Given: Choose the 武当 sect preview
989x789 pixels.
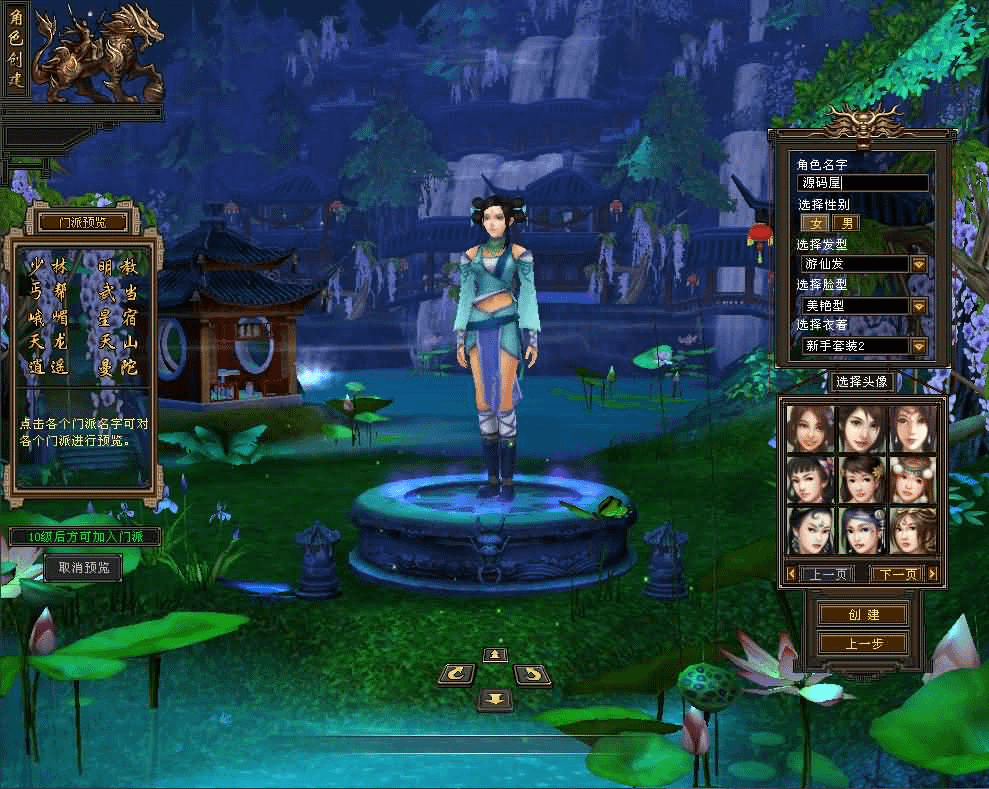Looking at the screenshot, I should [x=118, y=292].
